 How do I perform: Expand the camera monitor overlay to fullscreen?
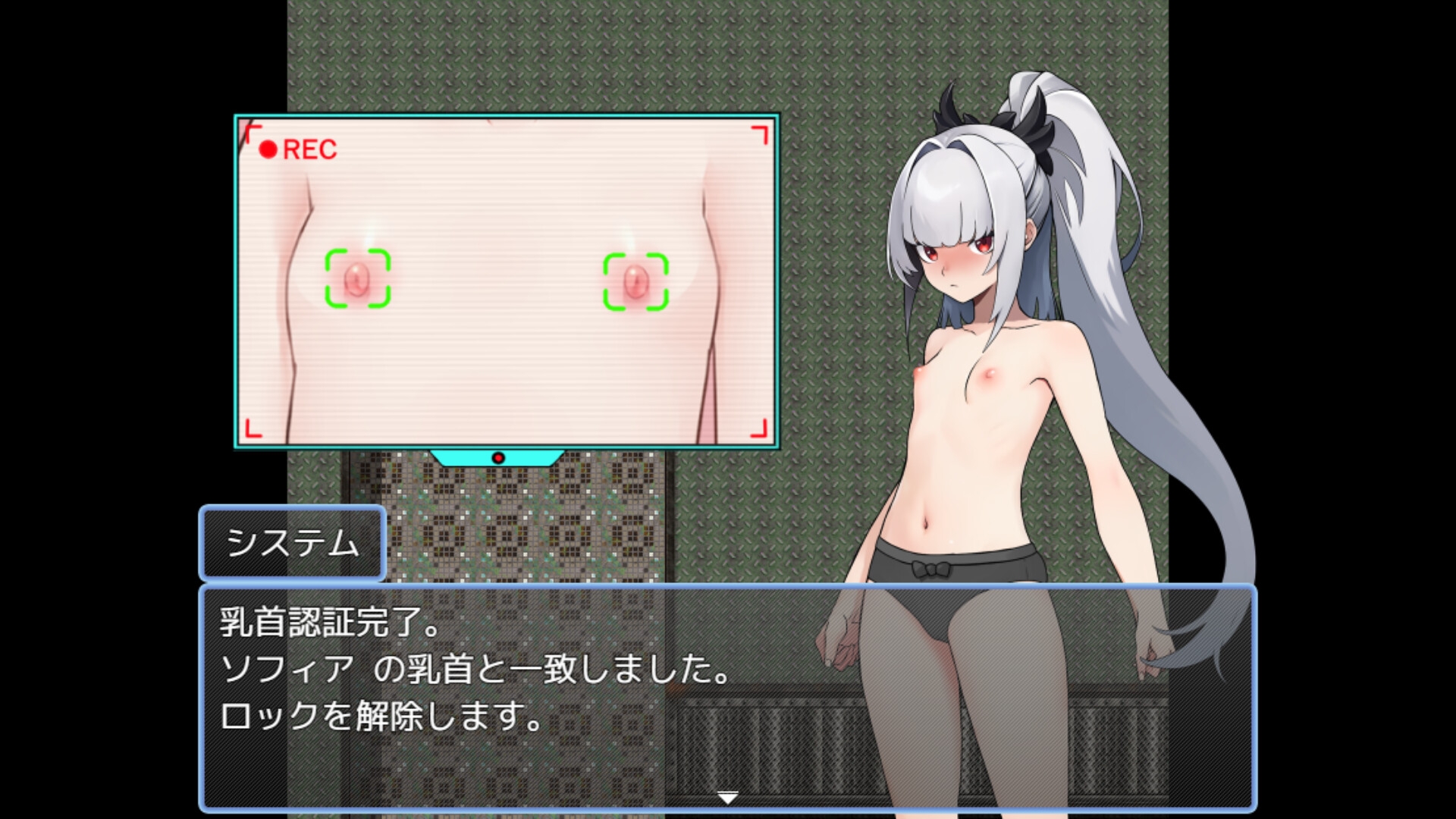point(506,281)
